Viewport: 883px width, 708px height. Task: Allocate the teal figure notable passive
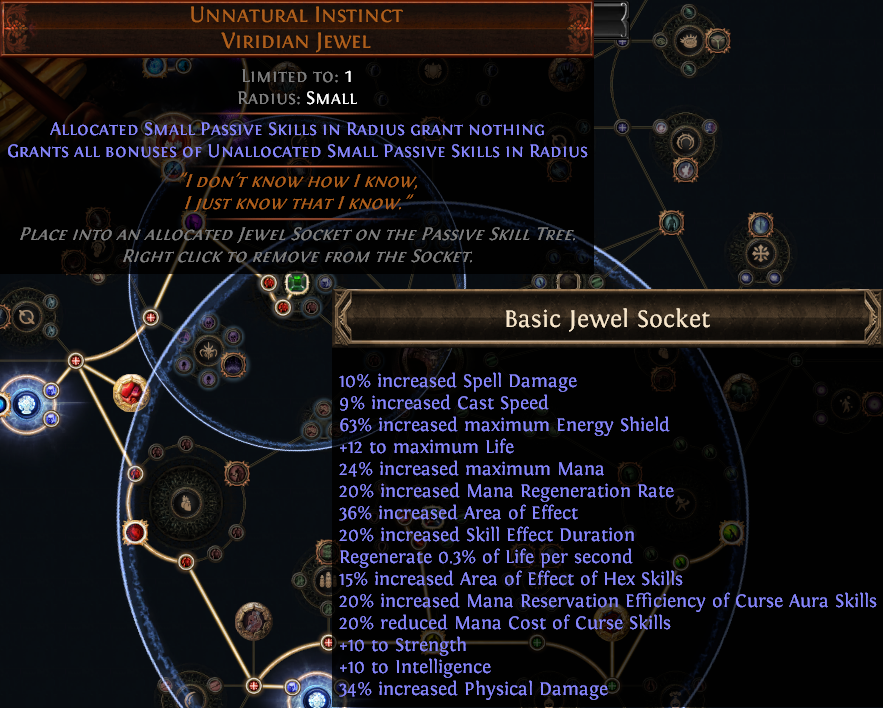point(671,222)
